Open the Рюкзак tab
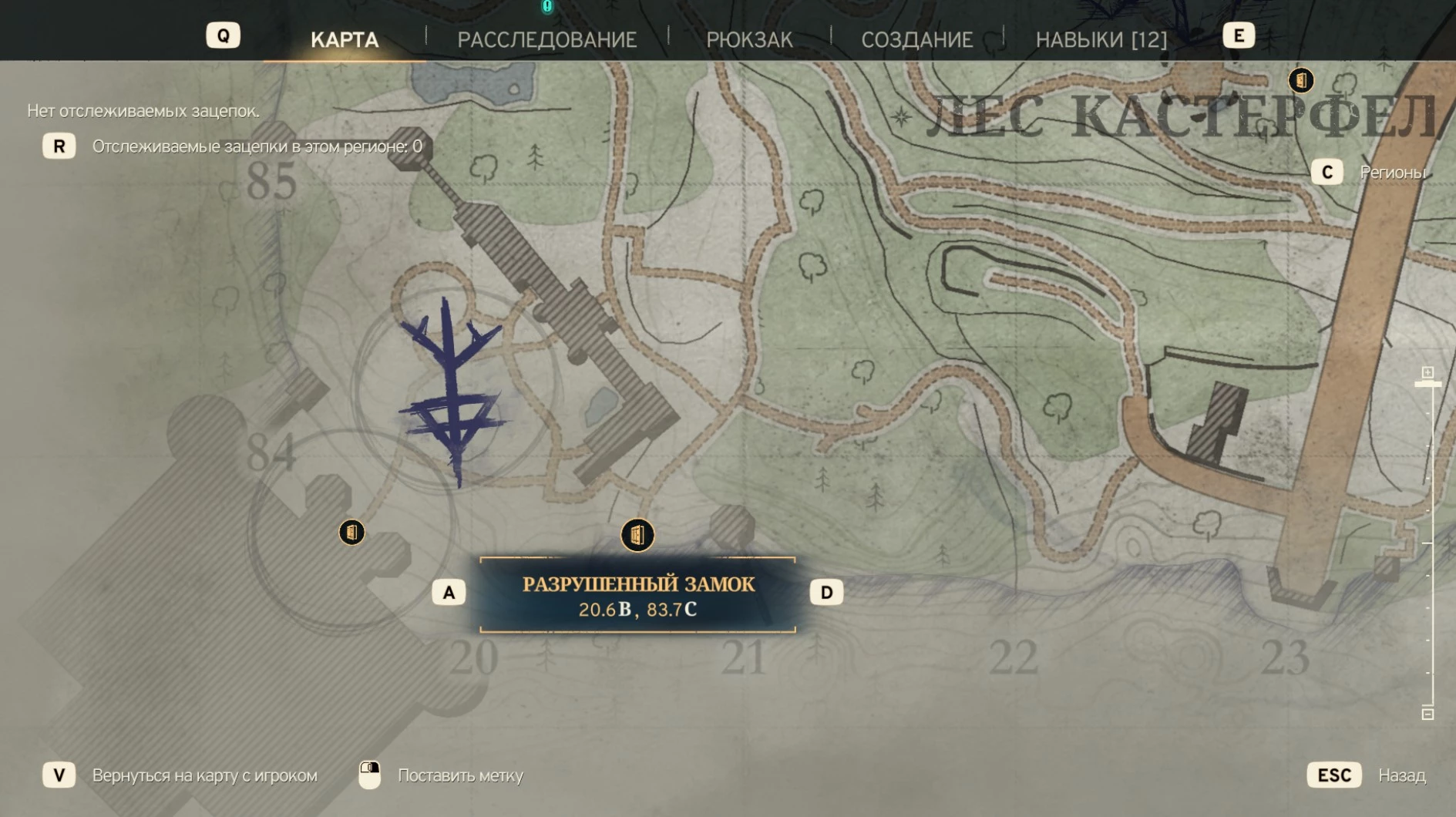1456x817 pixels. pyautogui.click(x=749, y=39)
